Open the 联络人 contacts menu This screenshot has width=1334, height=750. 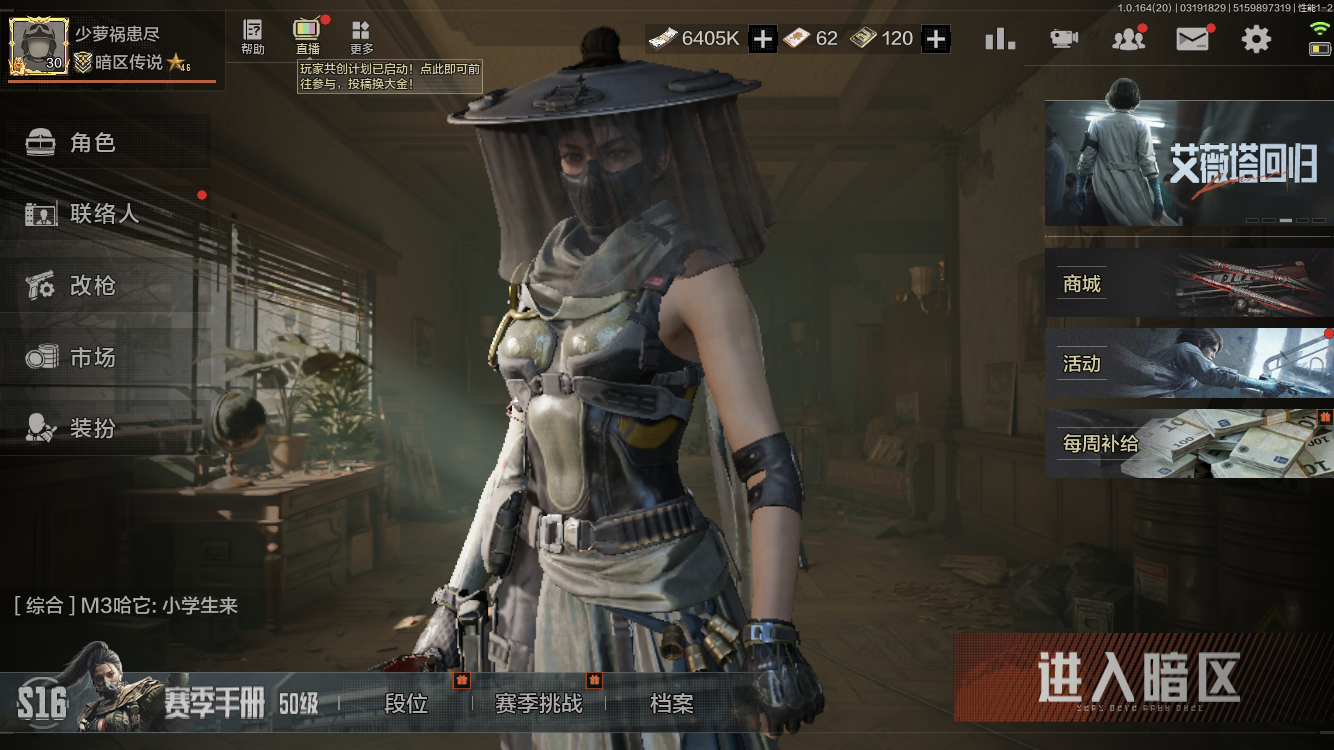(103, 214)
